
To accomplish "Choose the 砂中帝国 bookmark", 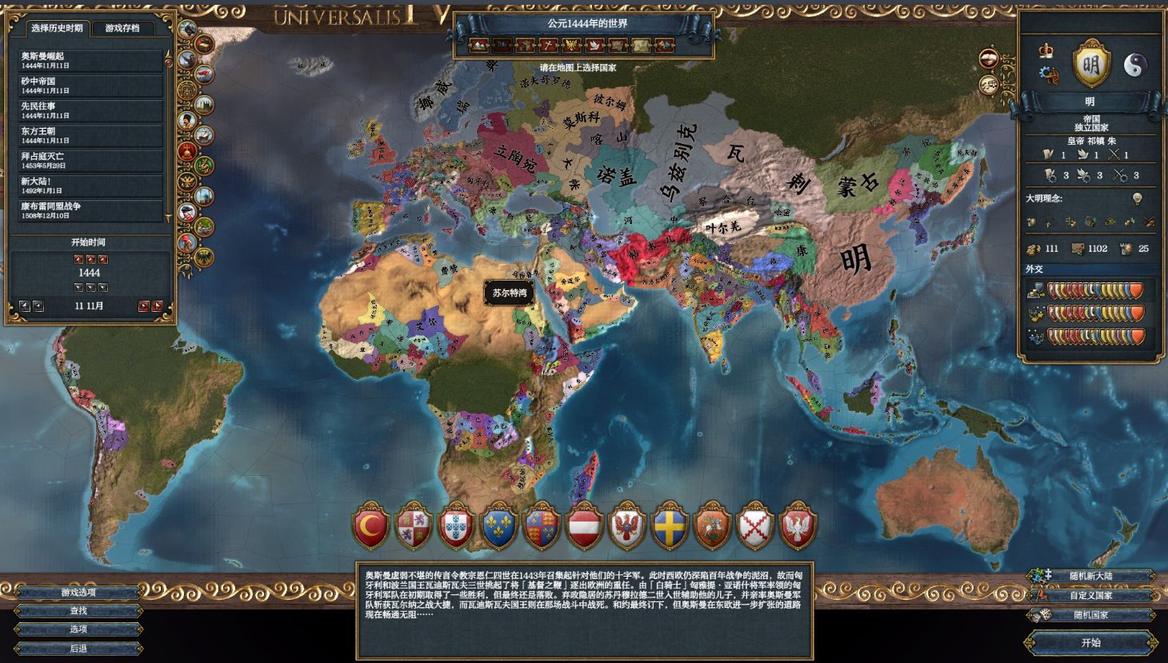I will (88, 84).
